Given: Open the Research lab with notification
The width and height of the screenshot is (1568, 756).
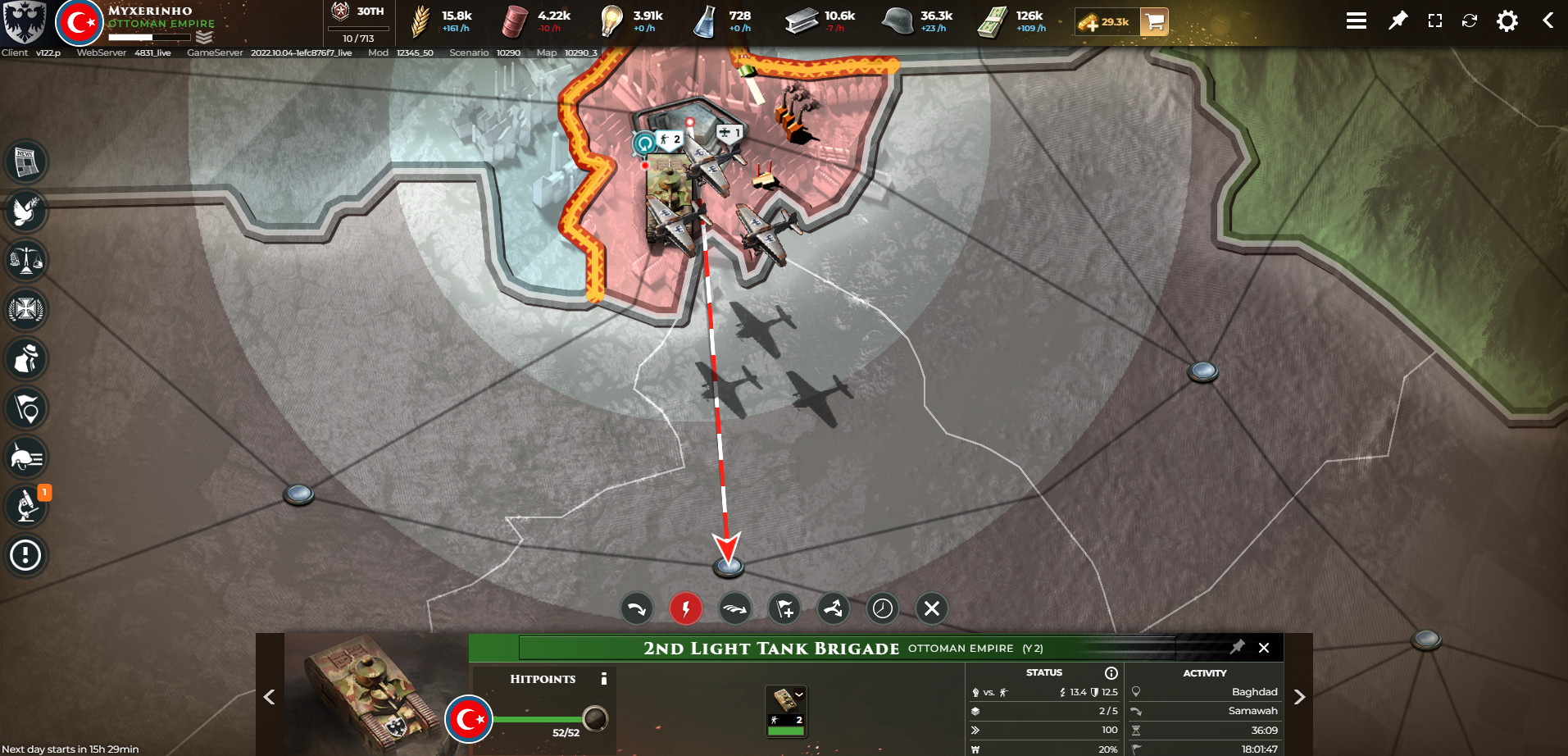Looking at the screenshot, I should tap(26, 505).
